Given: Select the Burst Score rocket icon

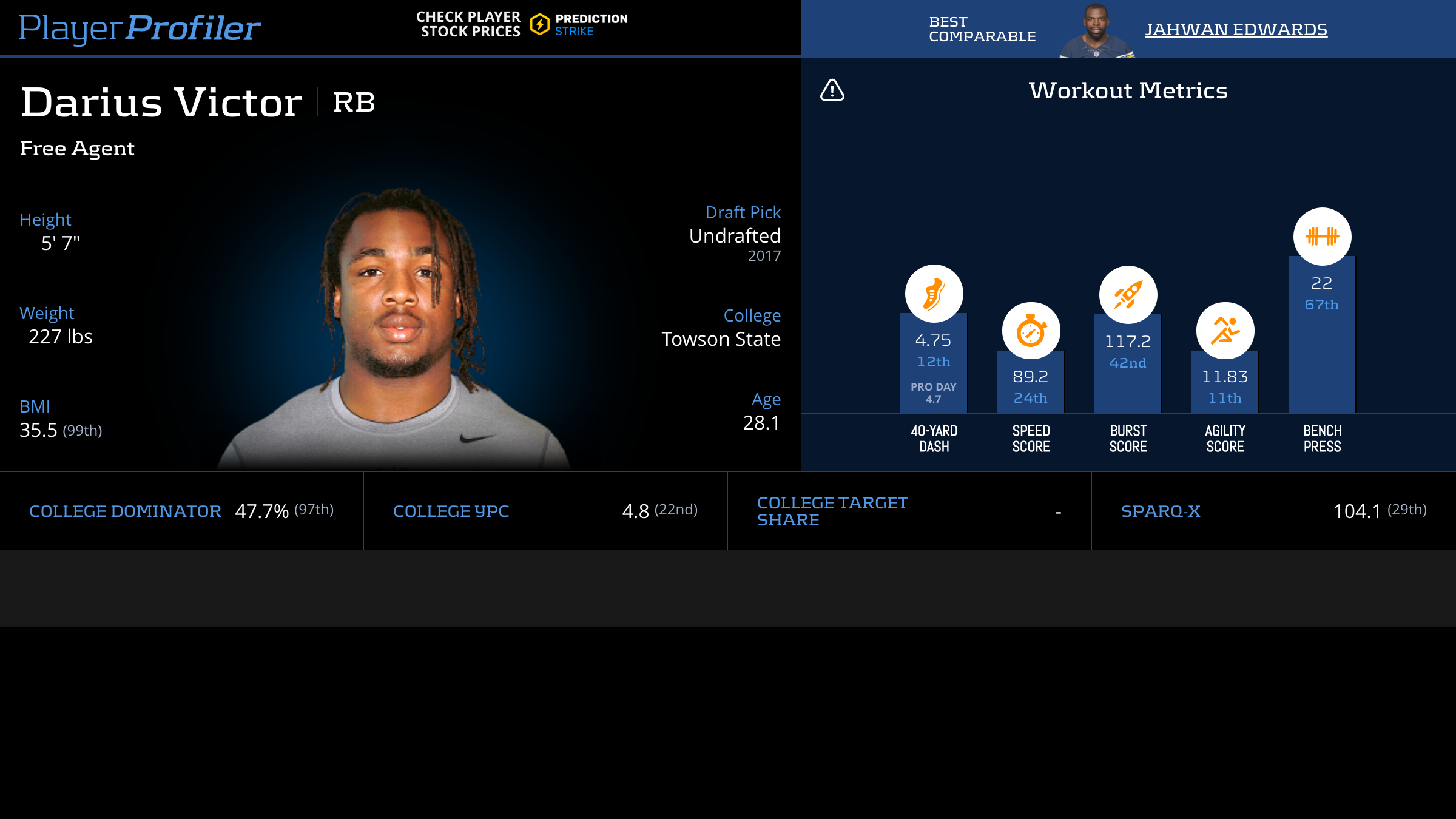Looking at the screenshot, I should [1128, 295].
